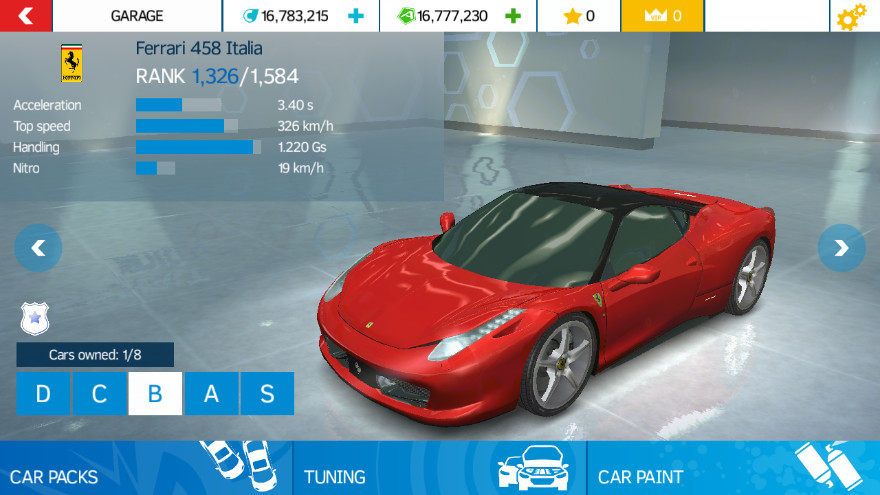The height and width of the screenshot is (495, 880).
Task: Switch to class S cars
Action: coord(267,393)
